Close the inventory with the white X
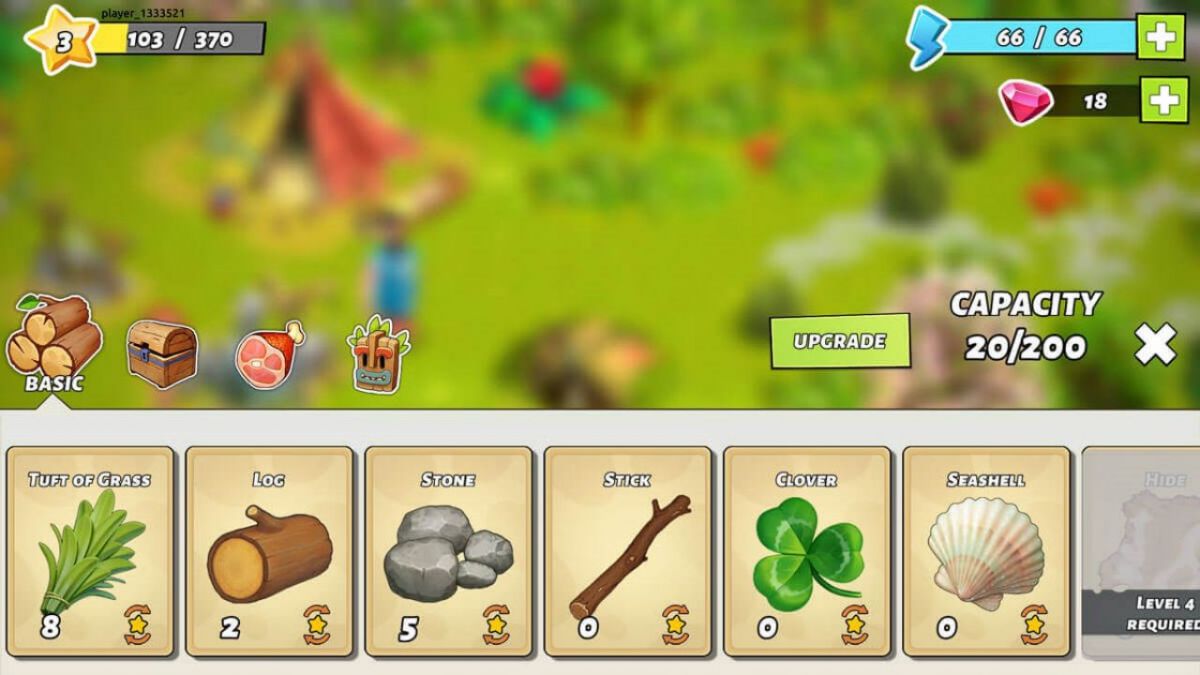This screenshot has width=1200, height=675. (x=1155, y=345)
